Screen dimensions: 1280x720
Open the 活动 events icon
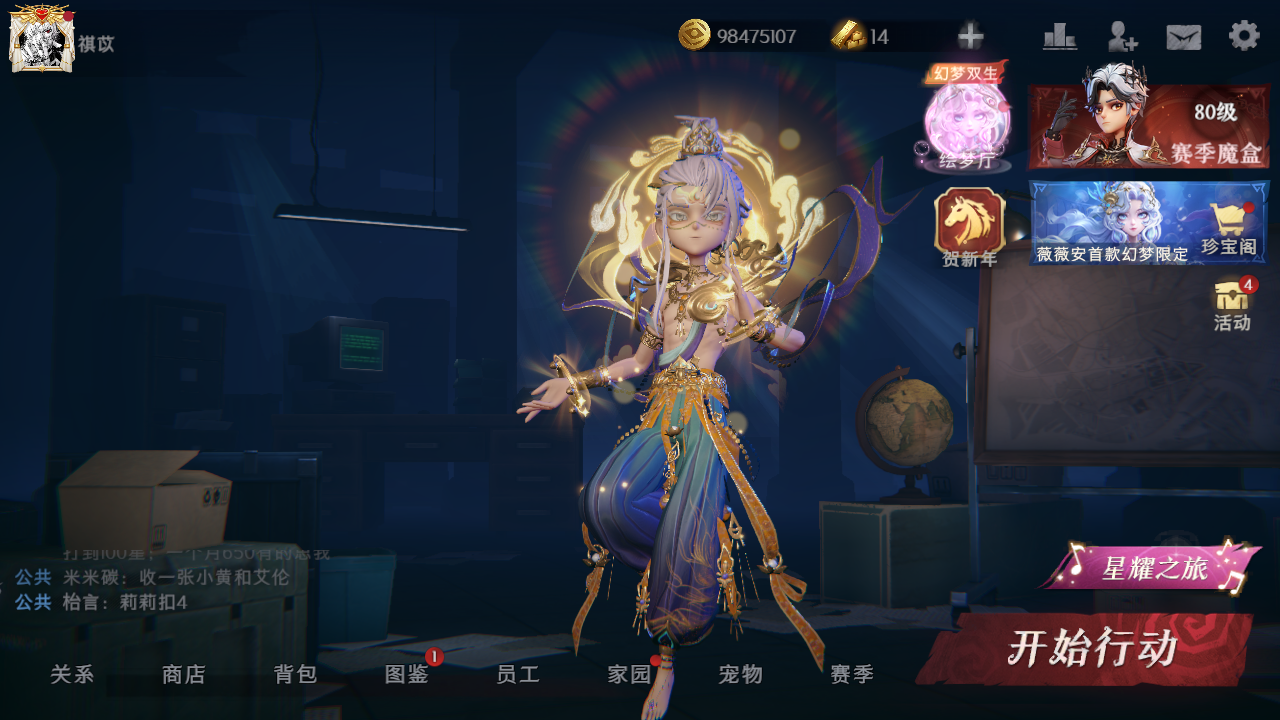(x=1232, y=305)
